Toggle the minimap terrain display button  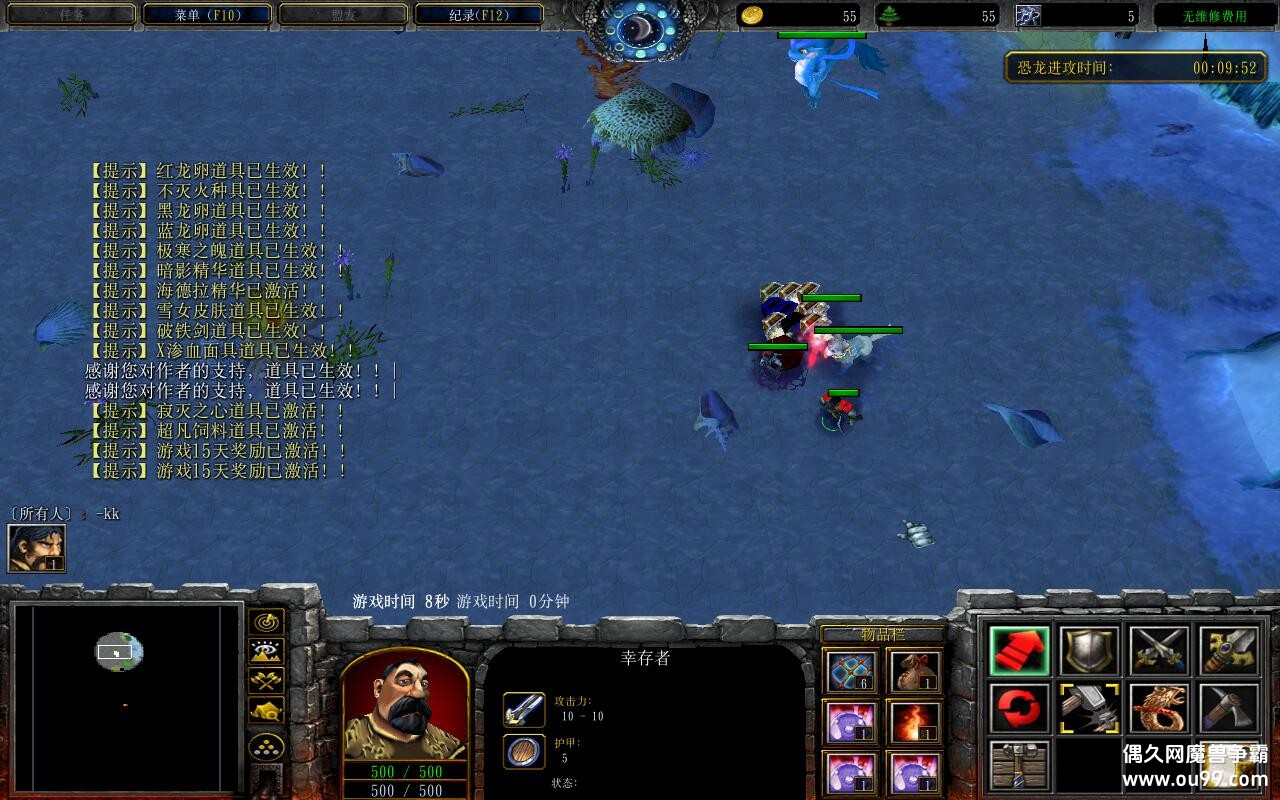coord(266,652)
